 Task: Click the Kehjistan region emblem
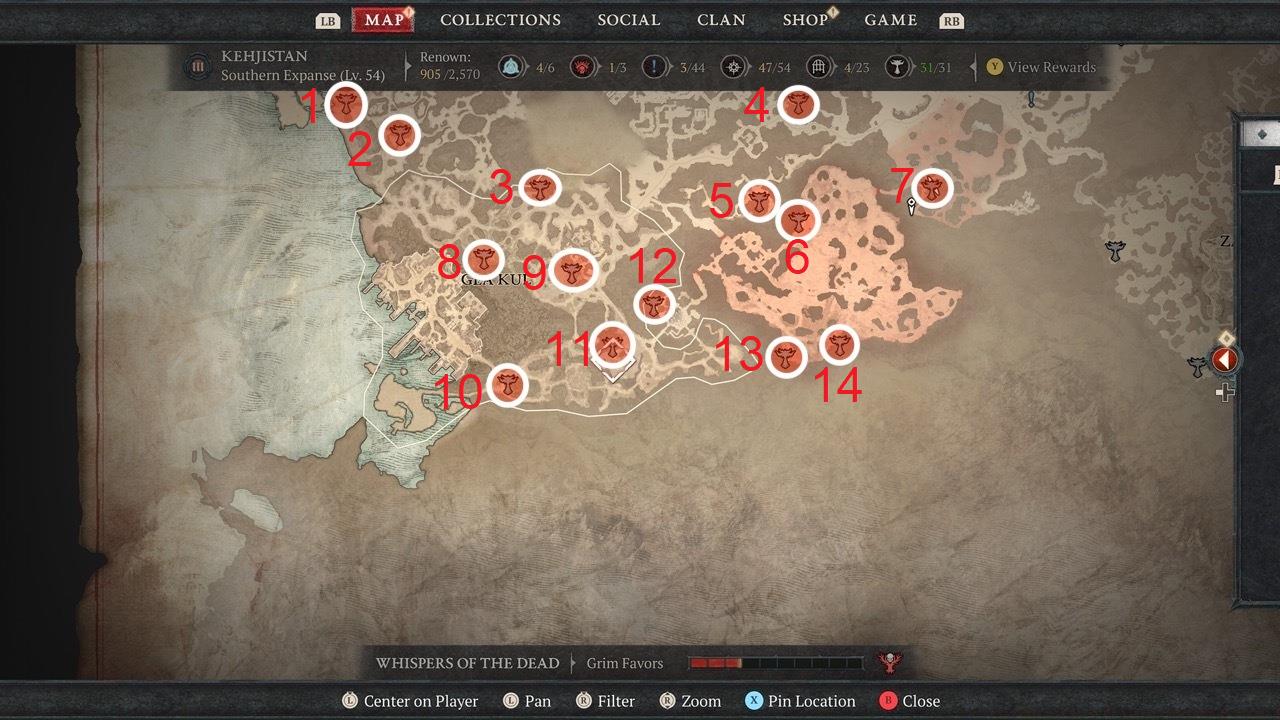tap(197, 67)
